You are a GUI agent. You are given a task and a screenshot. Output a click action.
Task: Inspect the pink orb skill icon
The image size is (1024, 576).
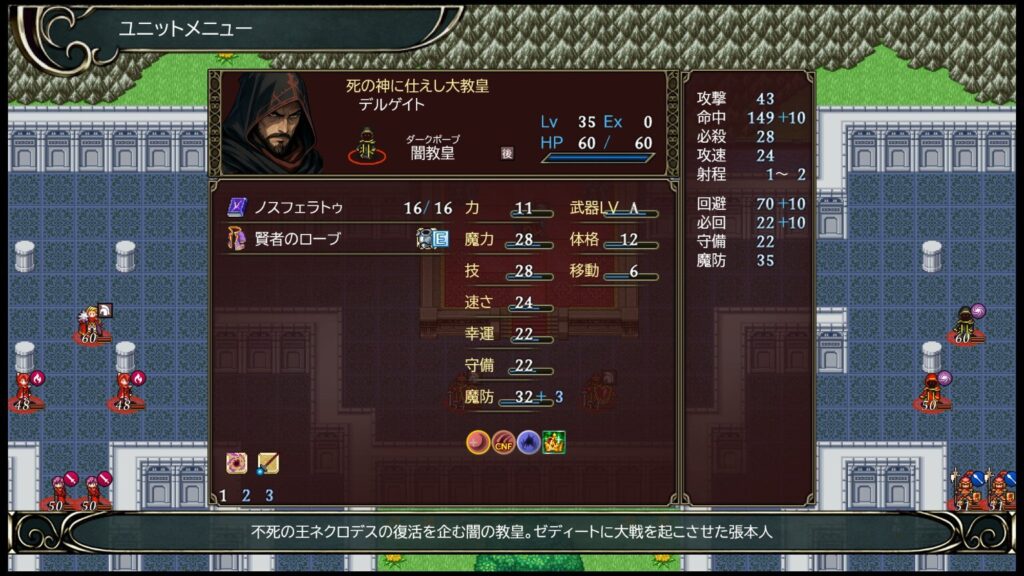tap(478, 442)
